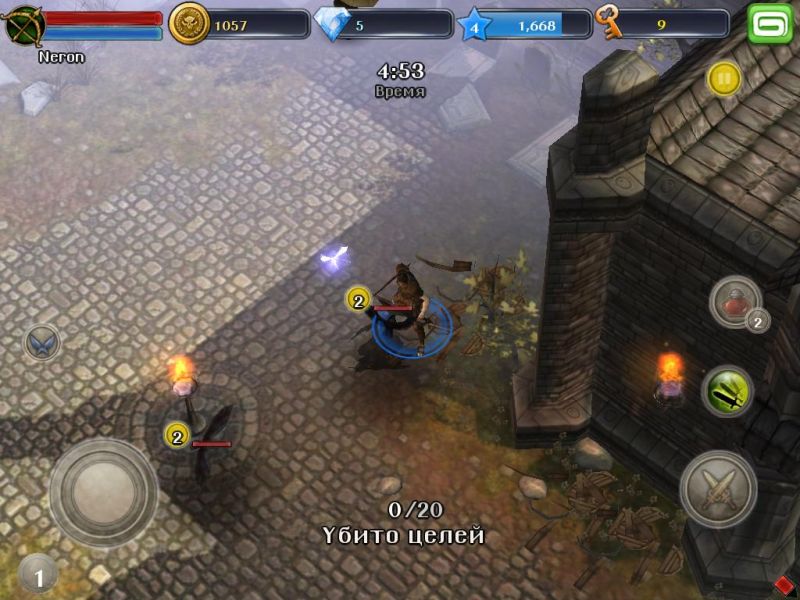Tap the blue star level badge
Viewport: 800px width, 600px height.
point(475,25)
